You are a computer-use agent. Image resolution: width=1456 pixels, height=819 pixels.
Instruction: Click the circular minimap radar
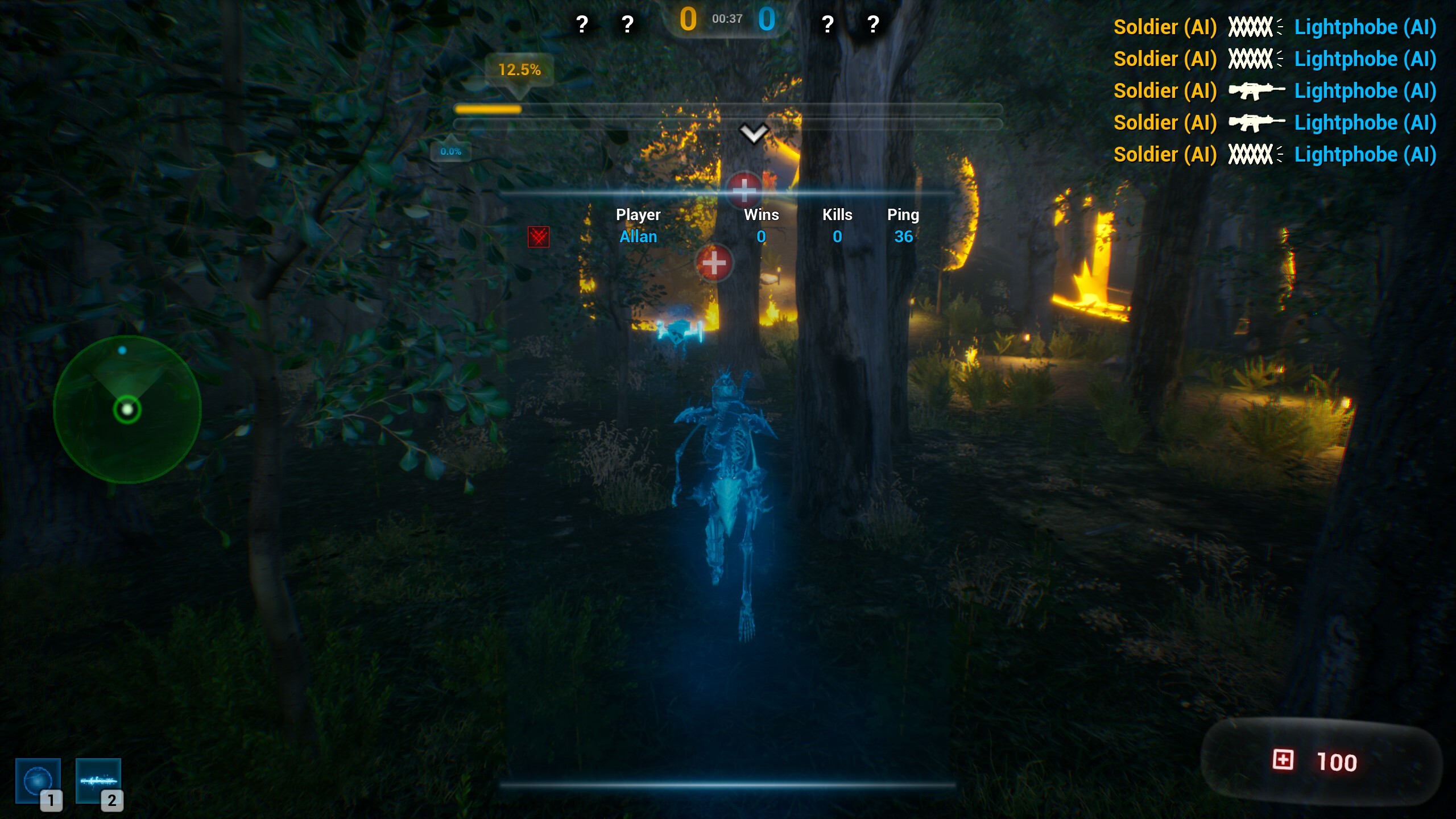point(126,408)
